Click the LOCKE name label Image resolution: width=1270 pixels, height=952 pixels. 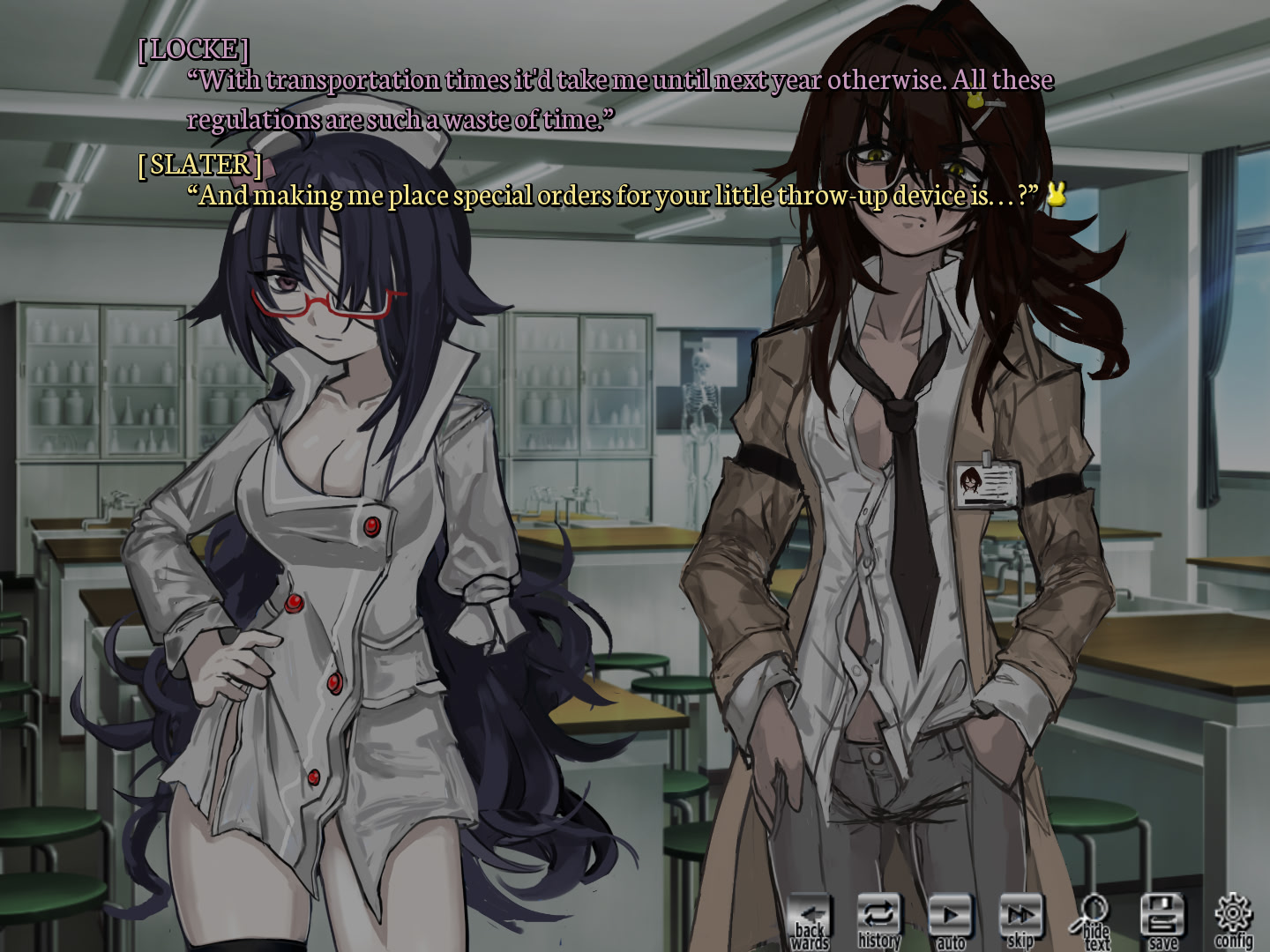point(196,49)
